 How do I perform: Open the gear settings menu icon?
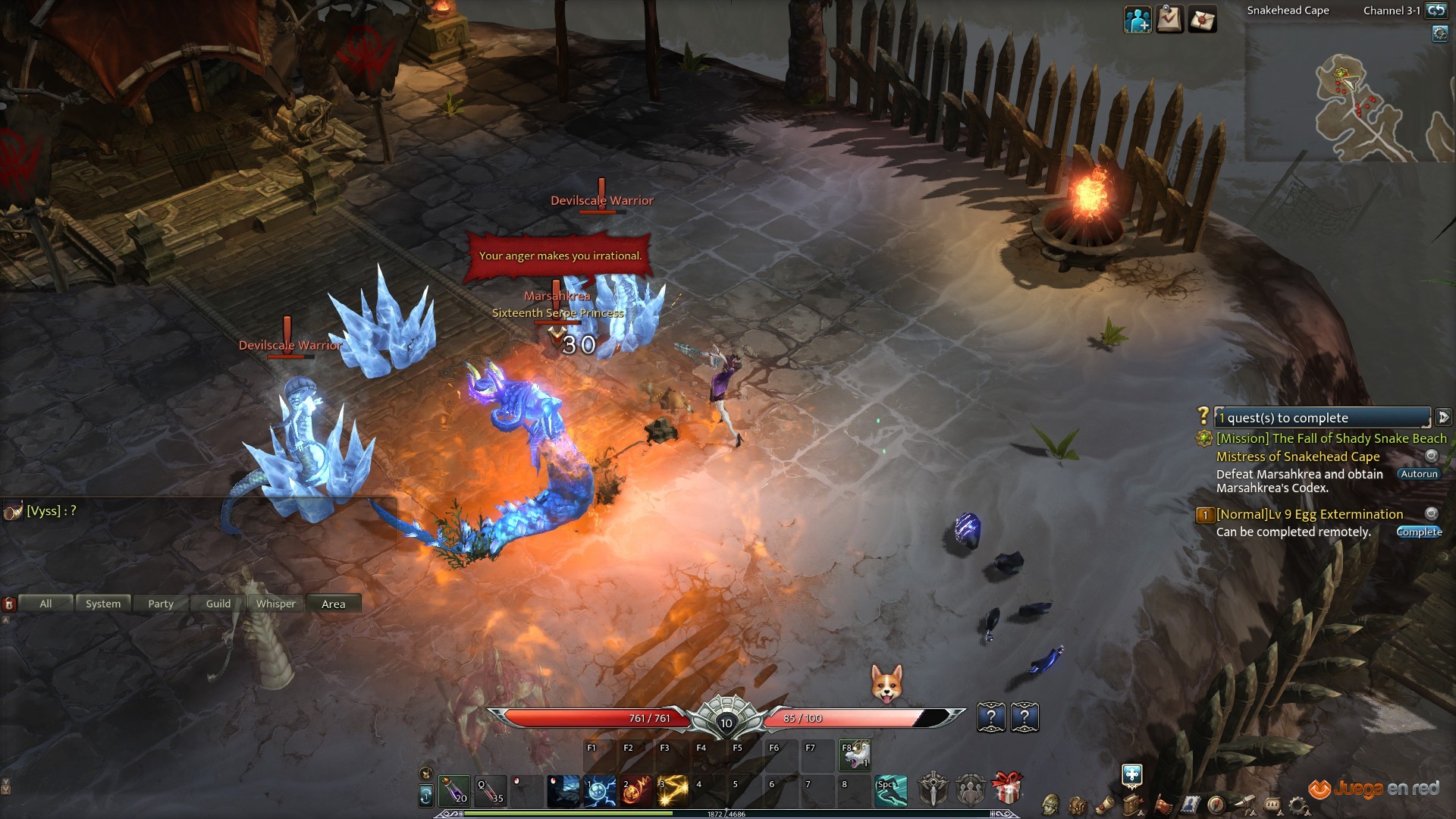[1298, 805]
